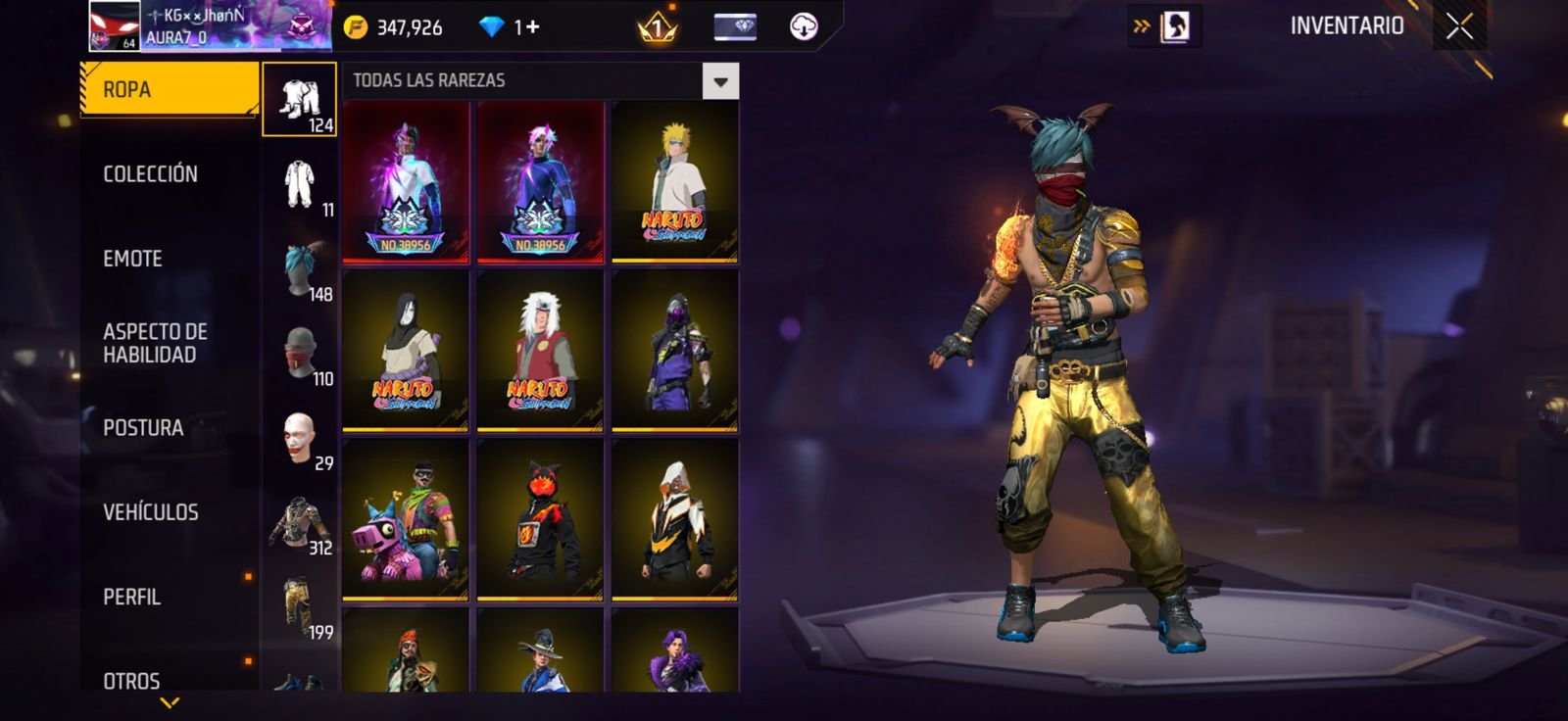
Task: Open the COLECCIÓN category
Action: click(151, 174)
